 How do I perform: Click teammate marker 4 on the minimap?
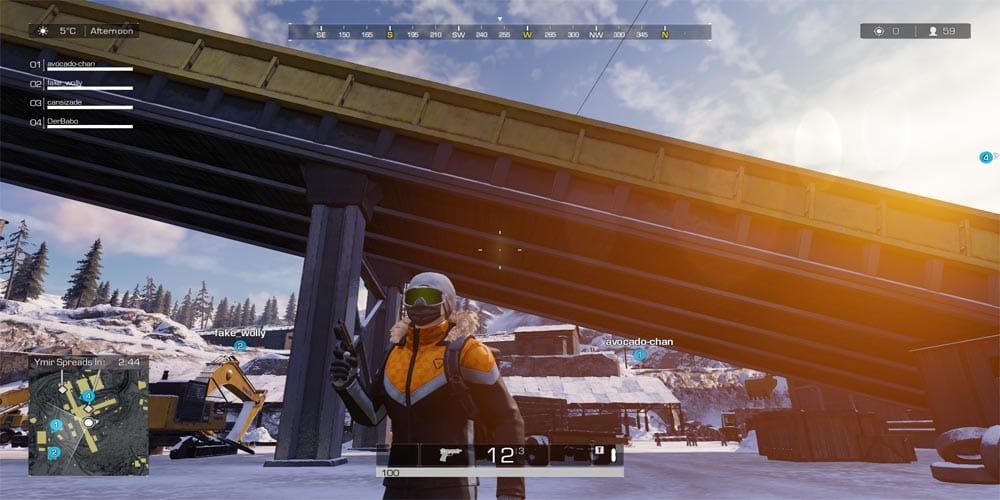coord(88,397)
